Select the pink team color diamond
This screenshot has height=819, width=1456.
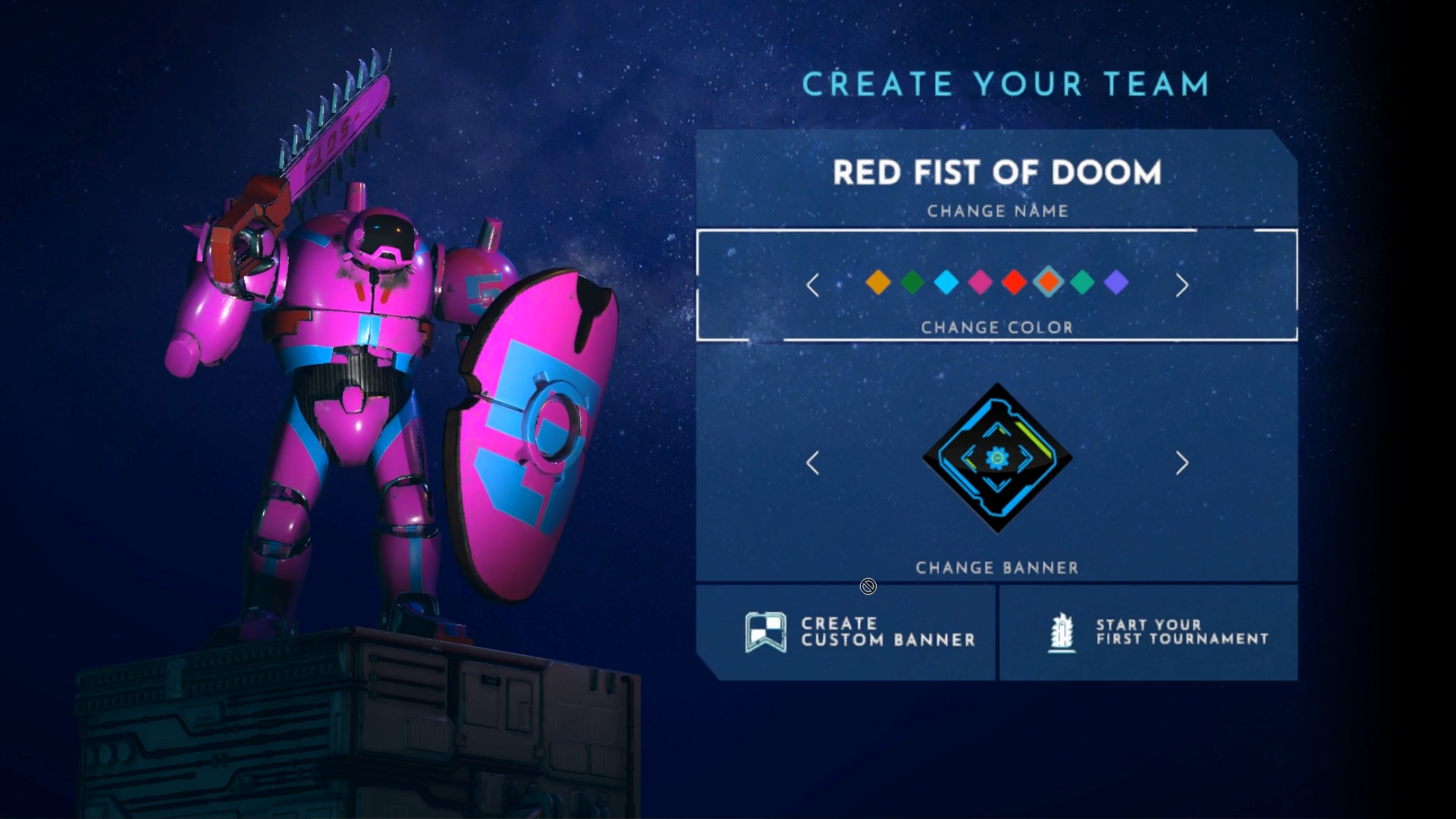[x=979, y=283]
